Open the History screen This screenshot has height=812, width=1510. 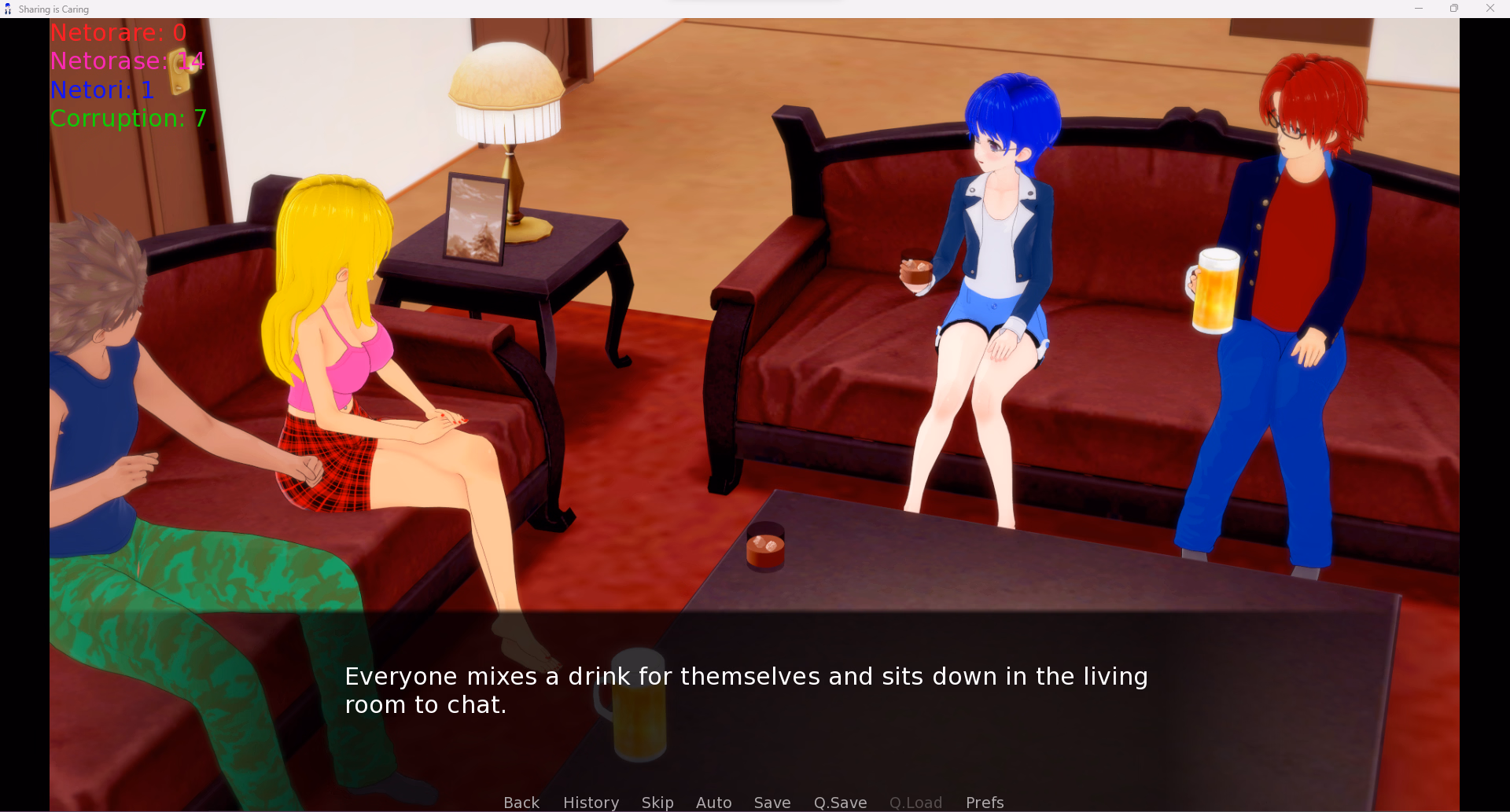tap(591, 802)
